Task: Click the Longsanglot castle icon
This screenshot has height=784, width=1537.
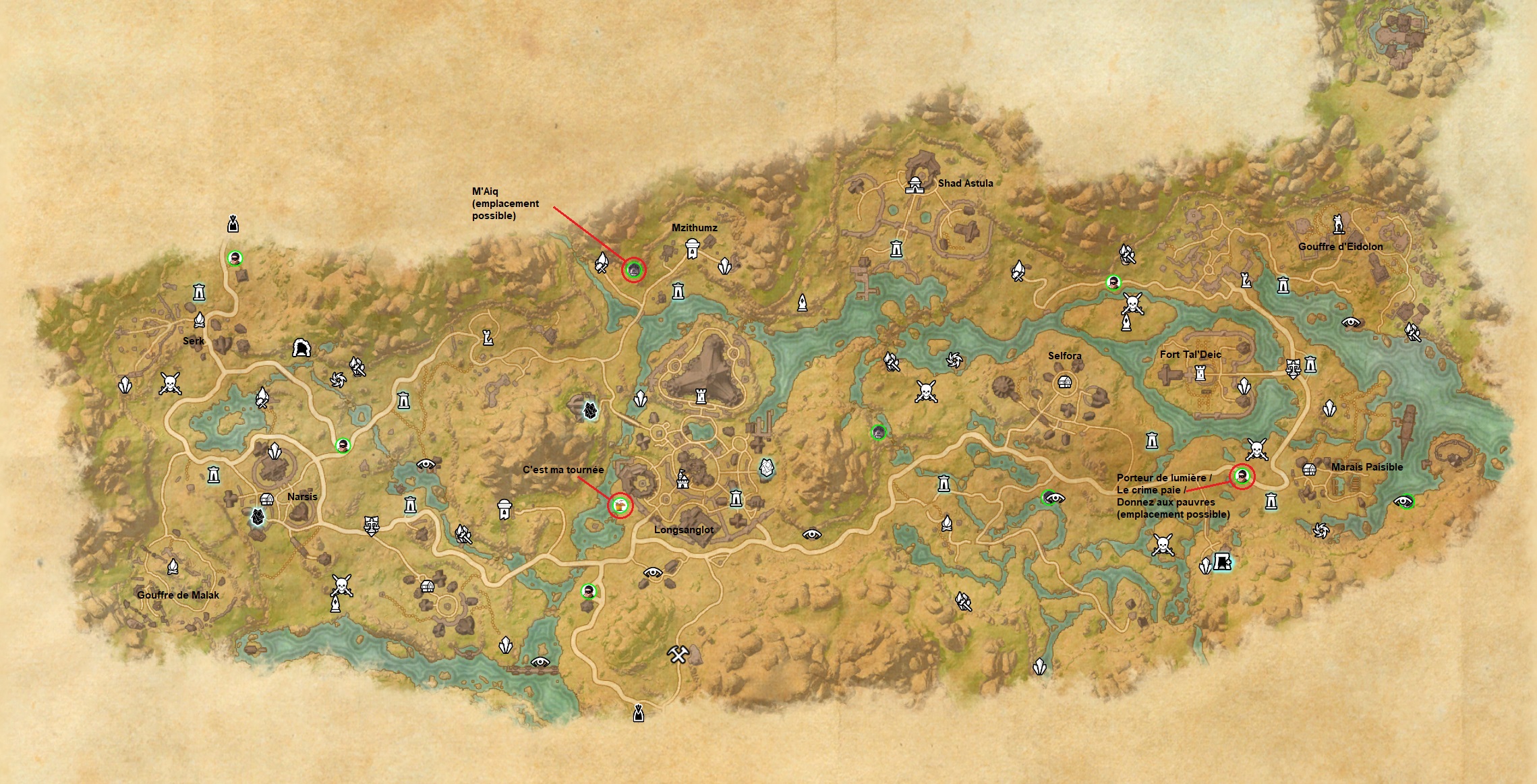Action: (683, 479)
